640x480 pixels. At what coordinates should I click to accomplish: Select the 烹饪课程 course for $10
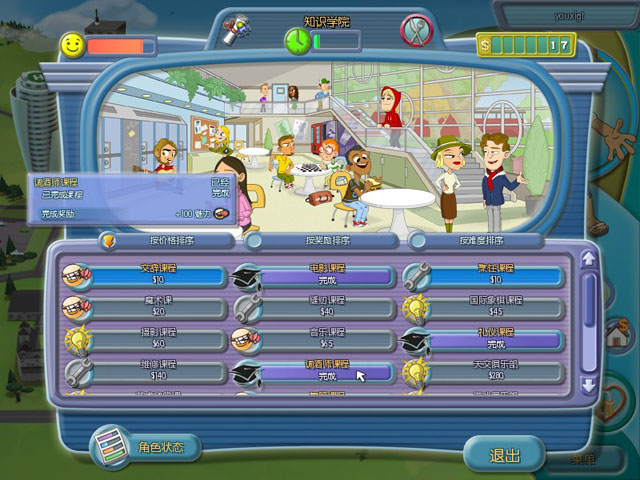(495, 275)
